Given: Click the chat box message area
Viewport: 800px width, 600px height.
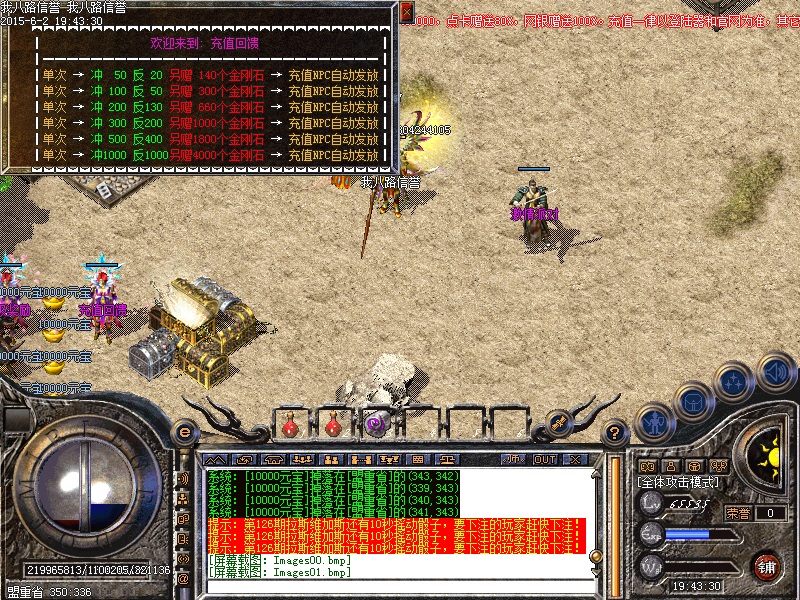Looking at the screenshot, I should pos(400,510).
